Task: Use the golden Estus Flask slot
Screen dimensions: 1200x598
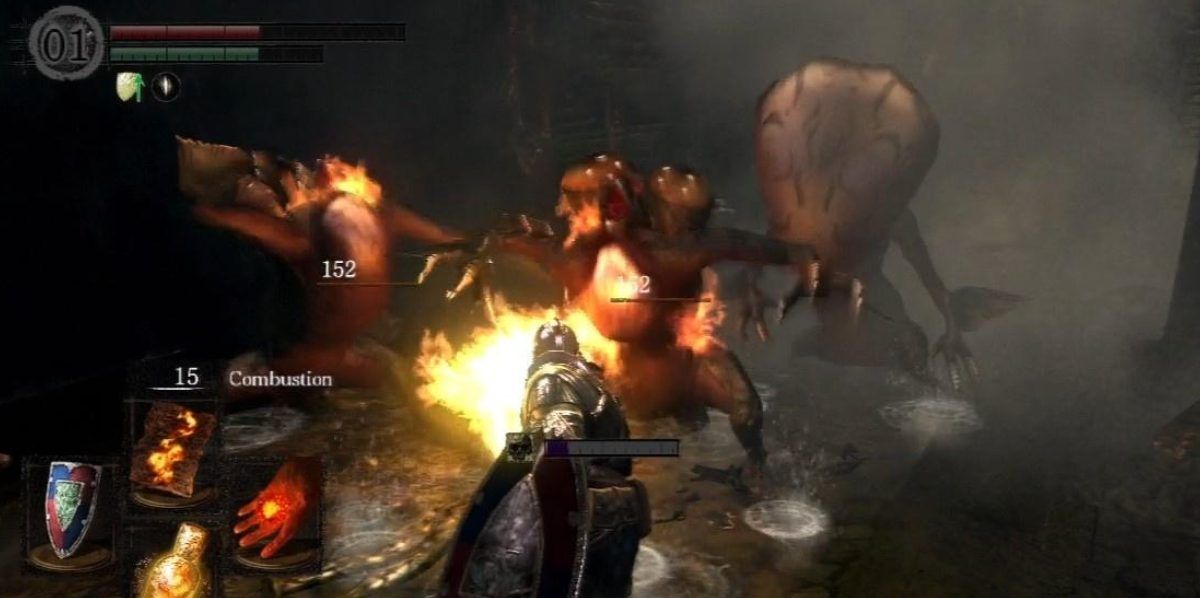Action: pyautogui.click(x=174, y=560)
